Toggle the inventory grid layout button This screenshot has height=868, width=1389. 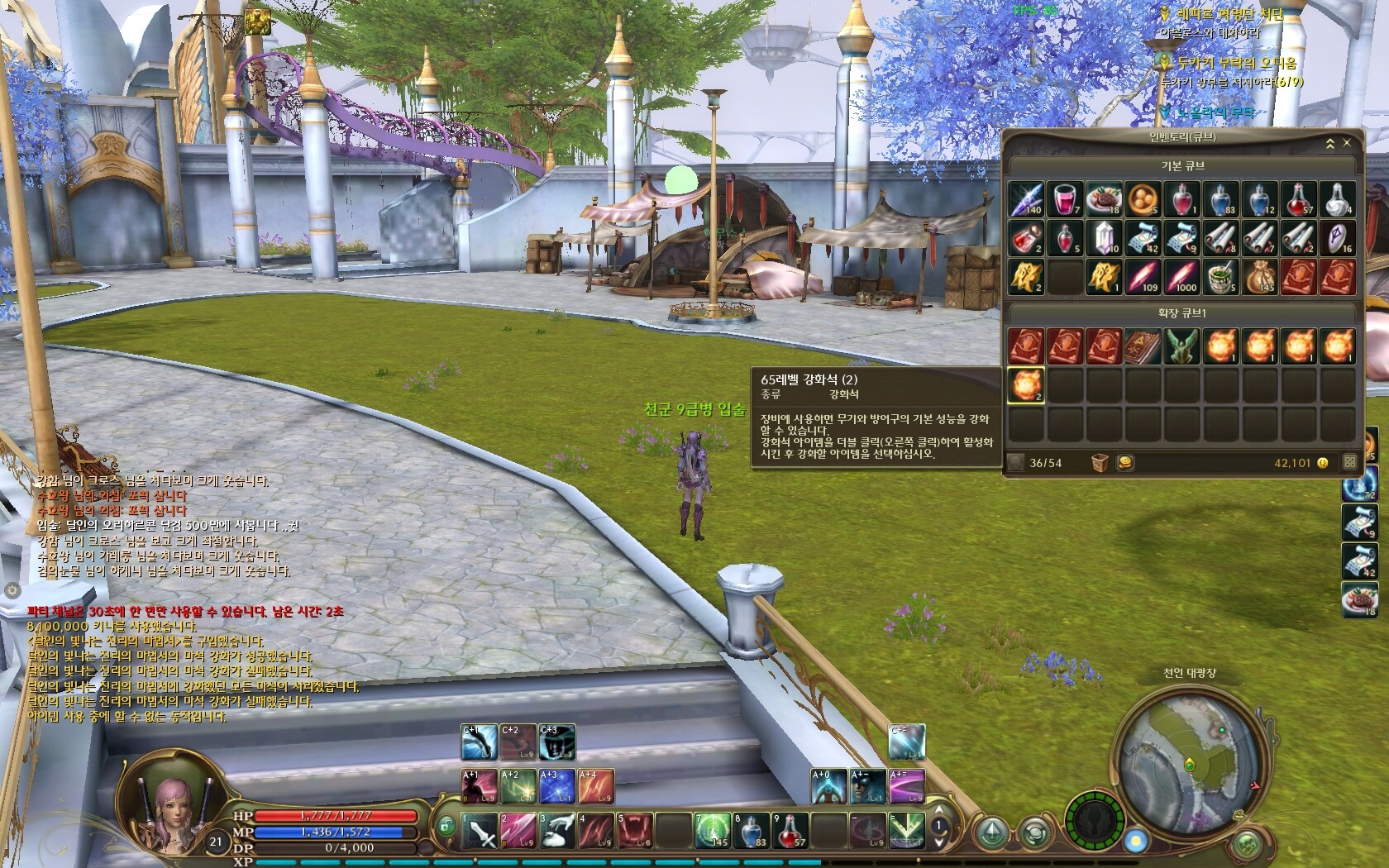coord(1350,463)
